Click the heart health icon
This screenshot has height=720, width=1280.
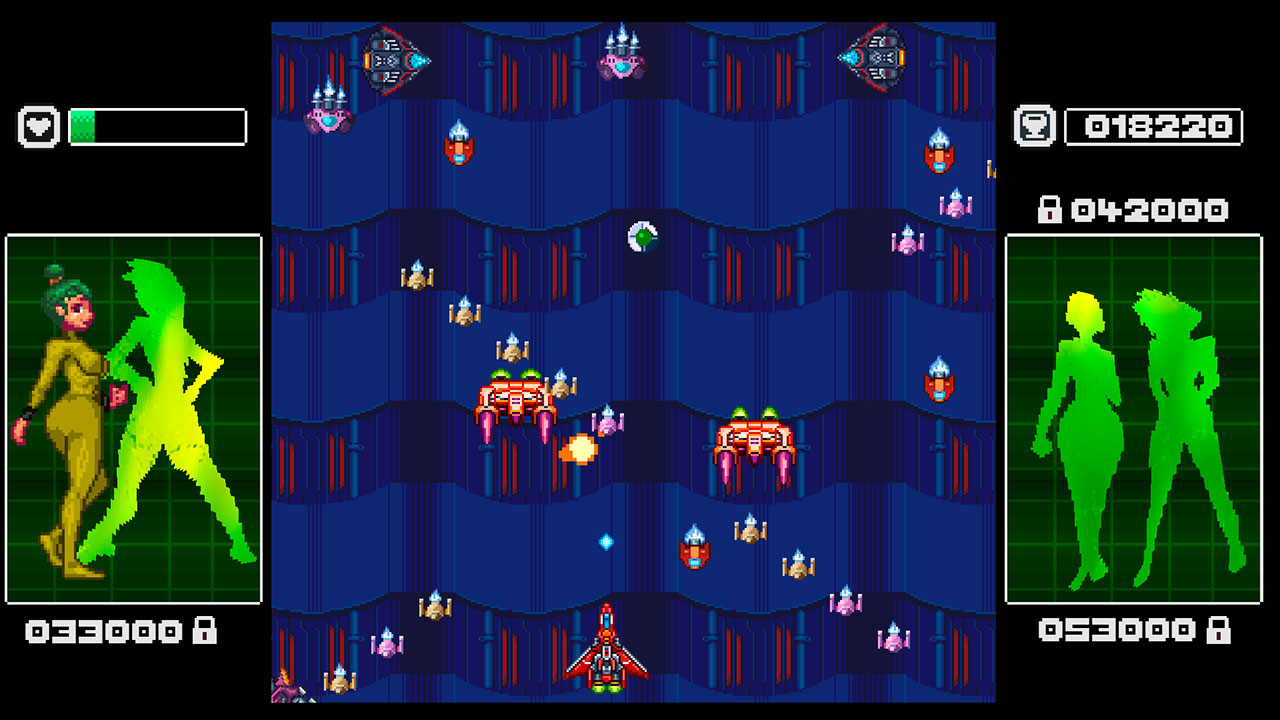point(38,127)
